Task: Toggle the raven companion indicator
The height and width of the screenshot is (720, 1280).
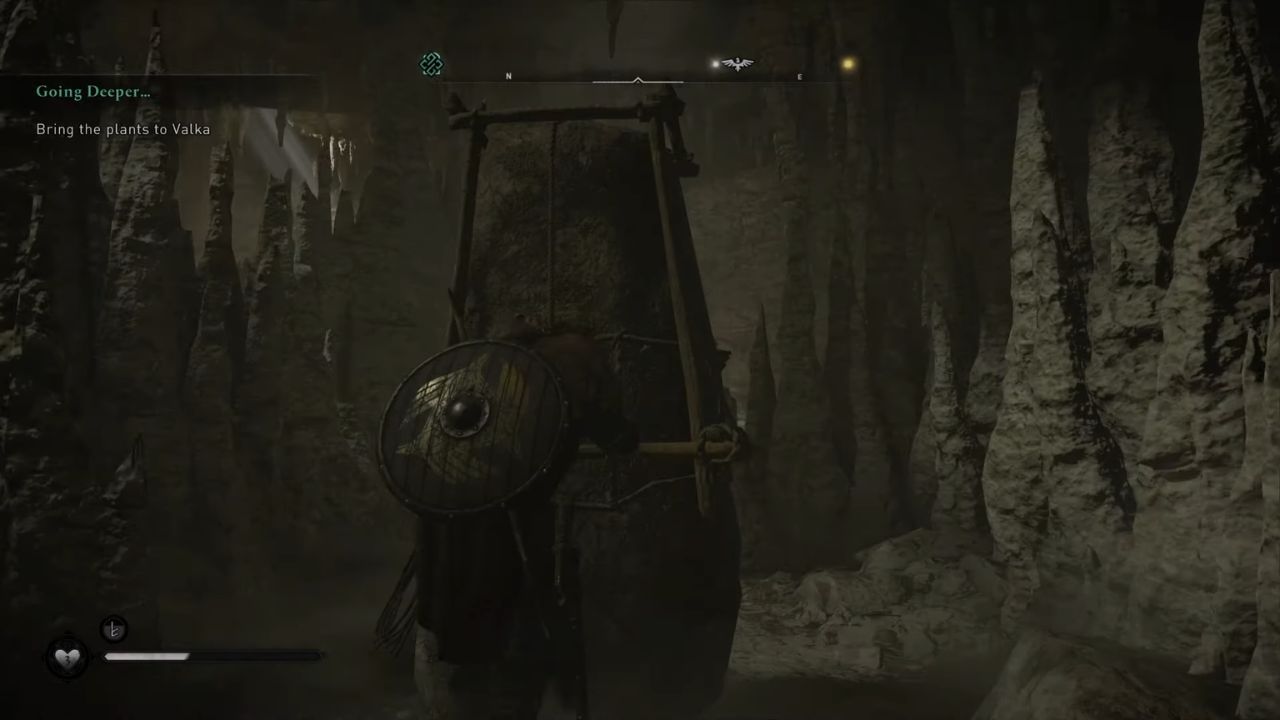Action: (737, 62)
